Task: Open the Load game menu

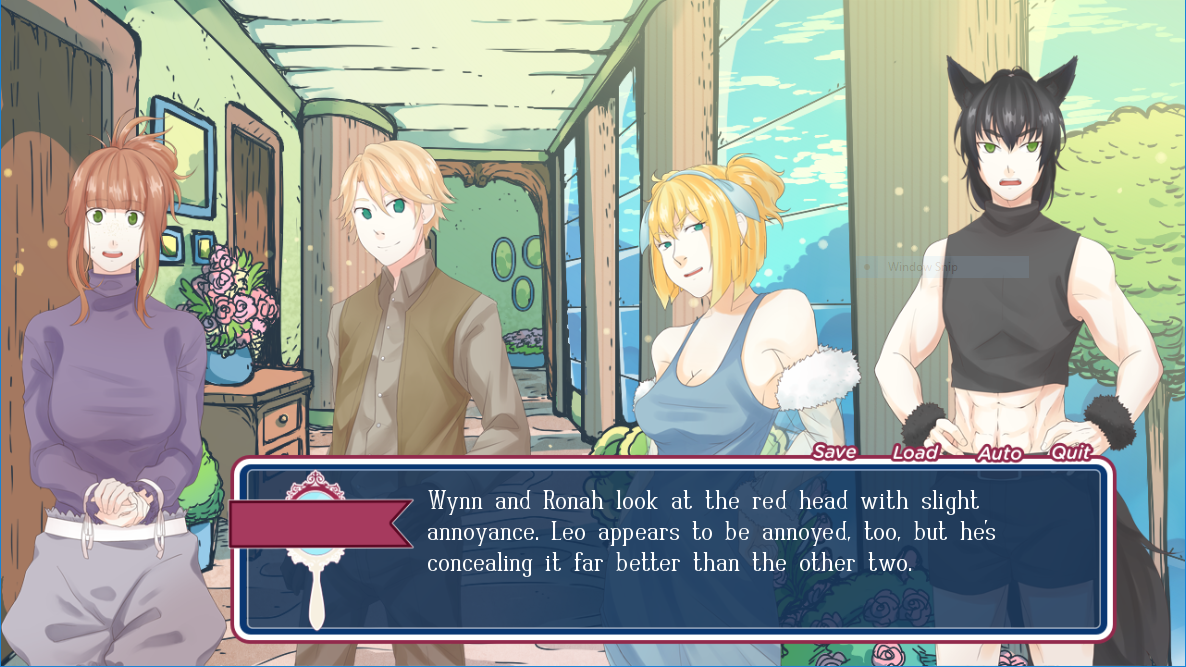Action: [915, 453]
